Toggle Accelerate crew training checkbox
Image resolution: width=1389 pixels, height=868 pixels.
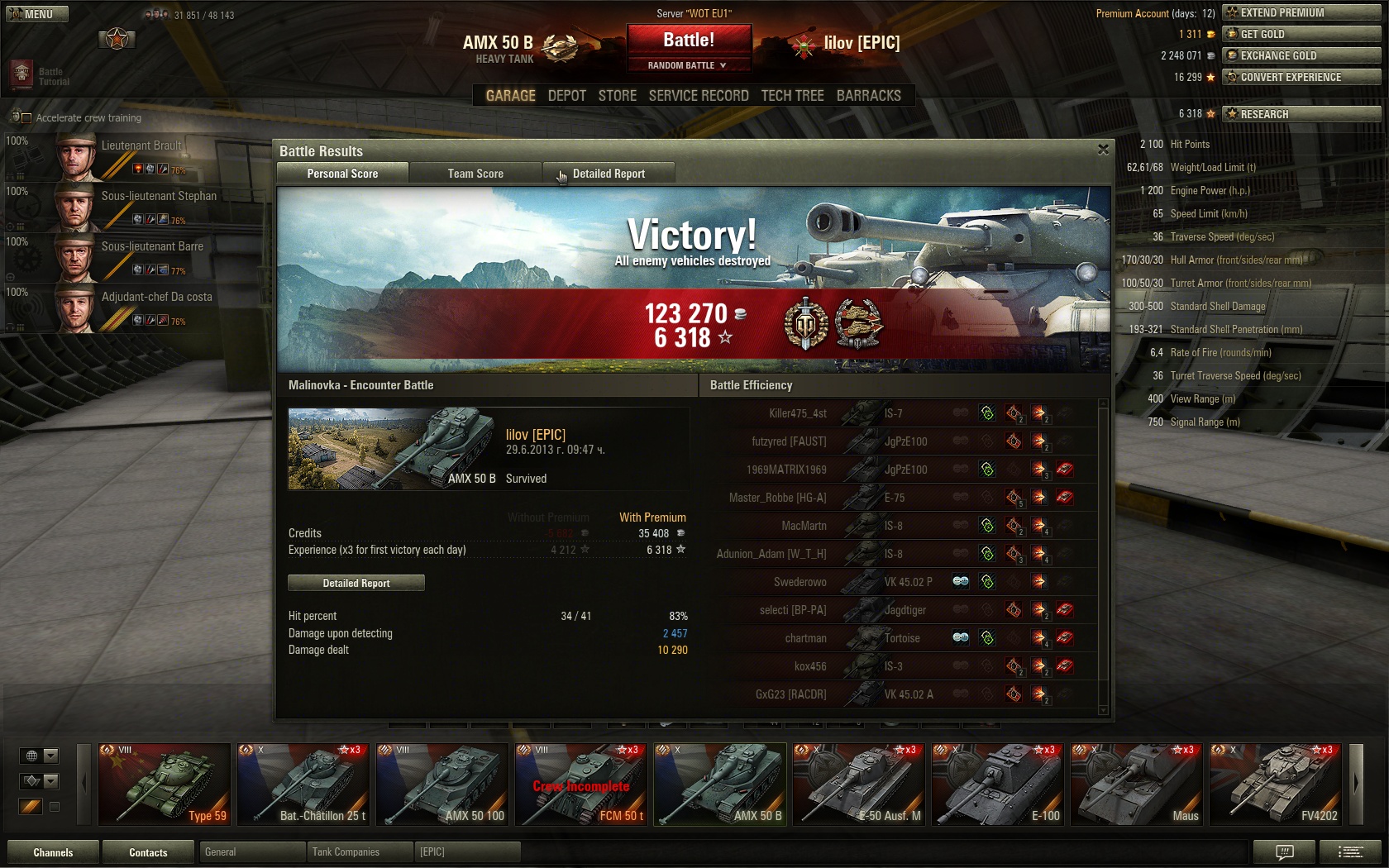[26, 118]
